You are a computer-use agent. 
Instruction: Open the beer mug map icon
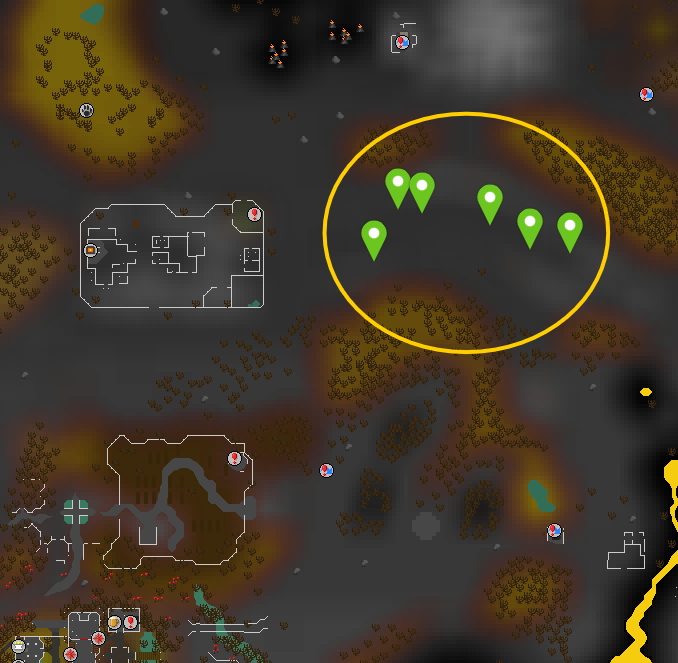(x=115, y=622)
